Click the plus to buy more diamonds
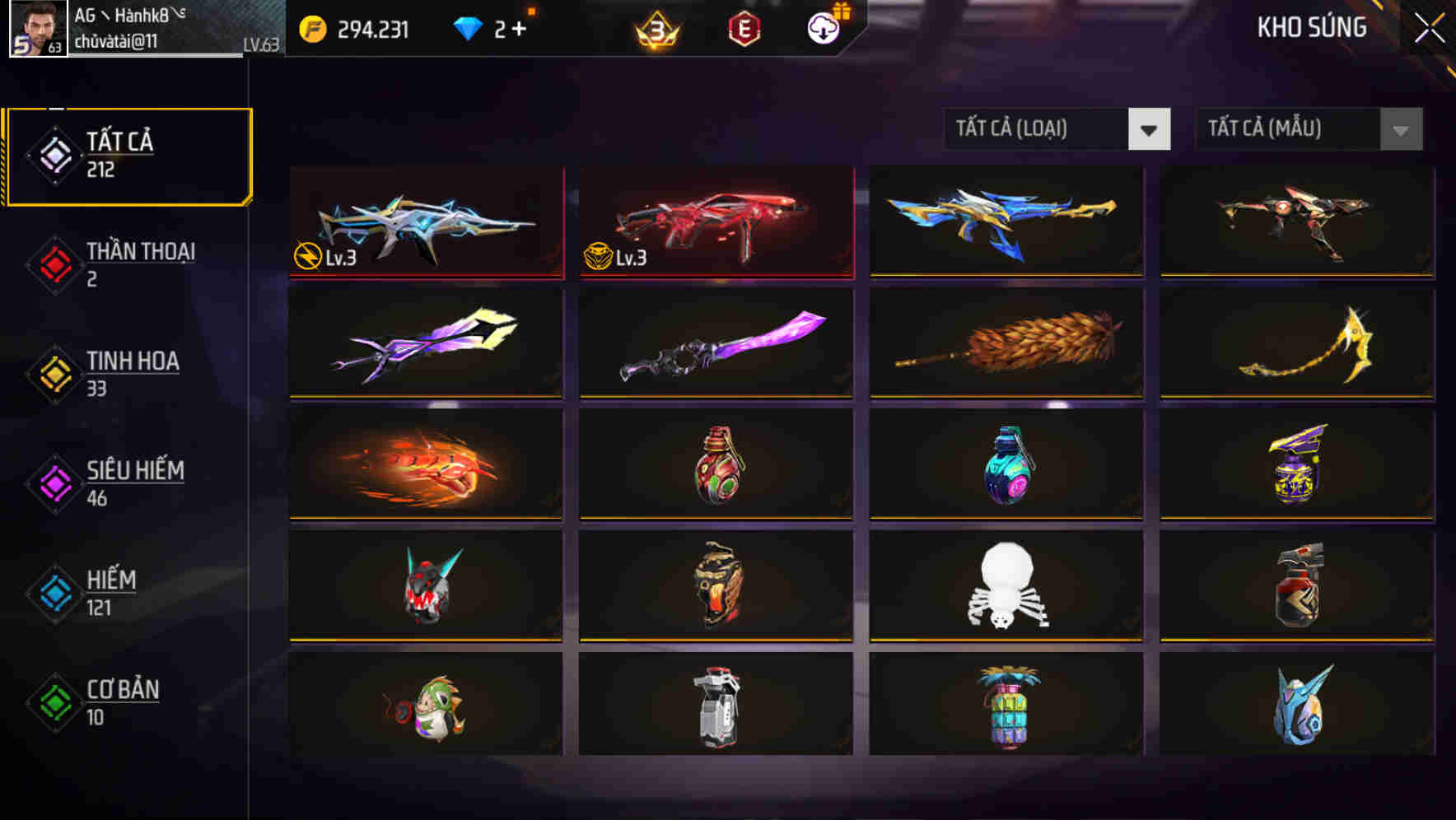 coord(519,27)
